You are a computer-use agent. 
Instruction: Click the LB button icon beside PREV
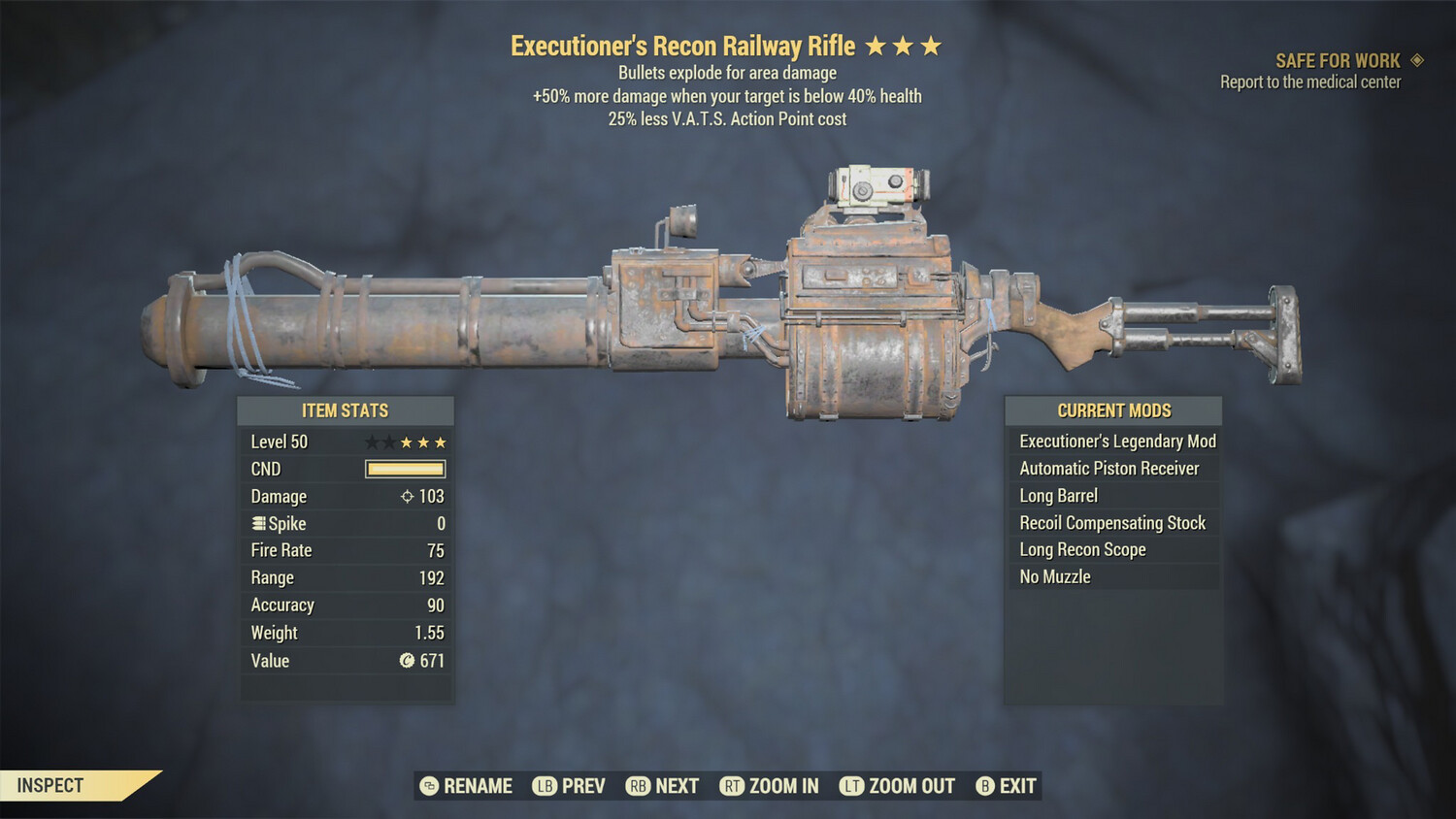click(544, 786)
